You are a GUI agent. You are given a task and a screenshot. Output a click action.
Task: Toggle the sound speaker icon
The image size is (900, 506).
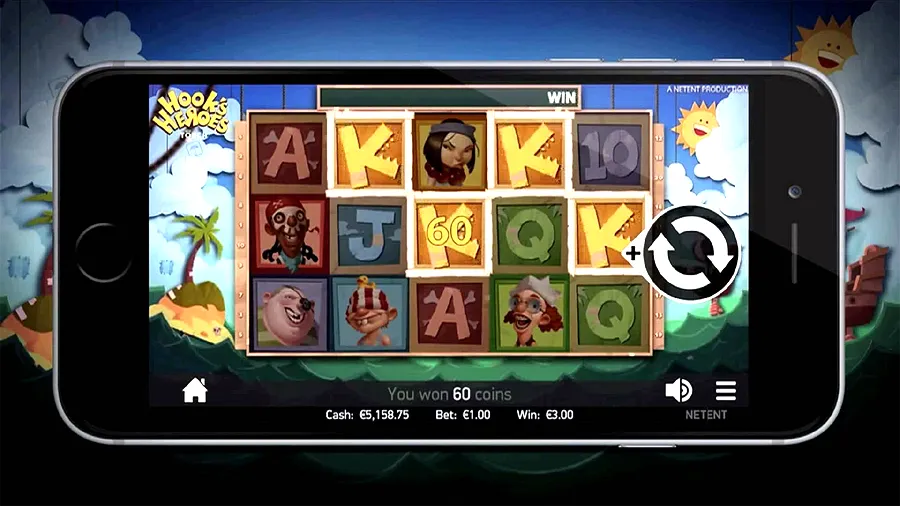pos(679,390)
